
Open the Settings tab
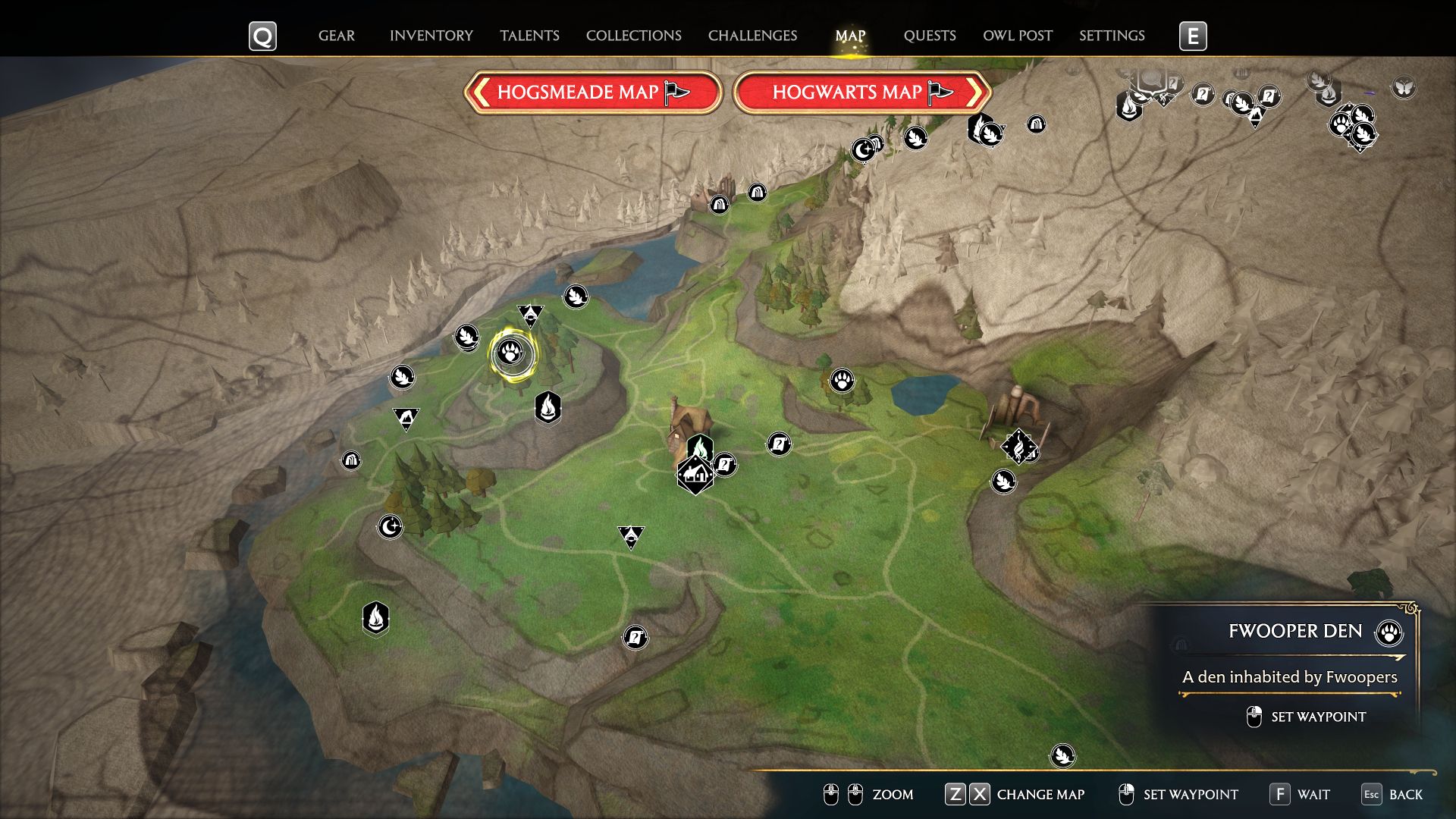tap(1112, 36)
